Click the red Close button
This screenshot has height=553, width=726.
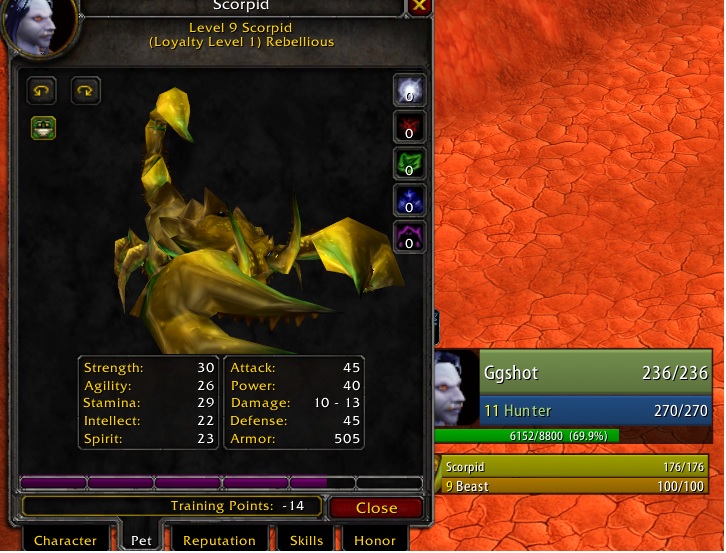376,508
